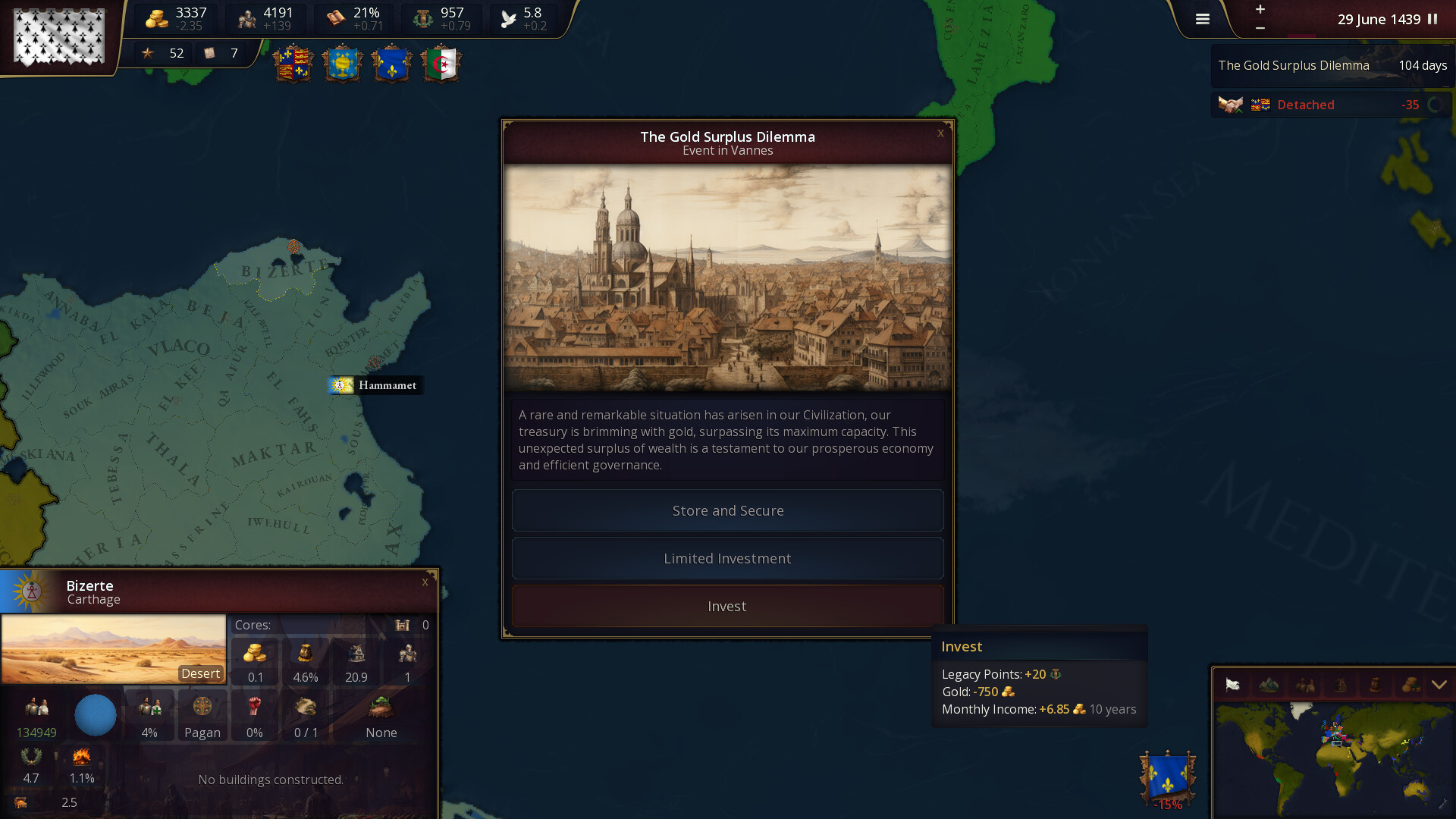The image size is (1456, 819).
Task: Collapse the mapmode bar with its chevron
Action: [1439, 684]
